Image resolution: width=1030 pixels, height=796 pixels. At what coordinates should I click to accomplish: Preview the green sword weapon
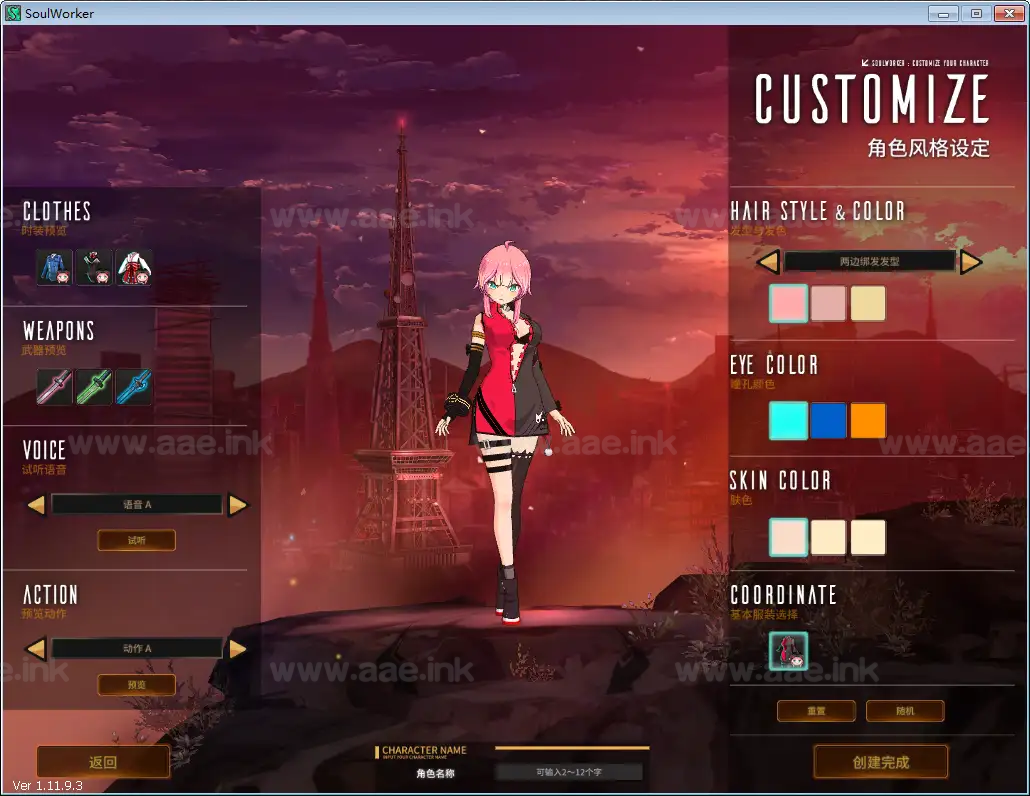[95, 387]
